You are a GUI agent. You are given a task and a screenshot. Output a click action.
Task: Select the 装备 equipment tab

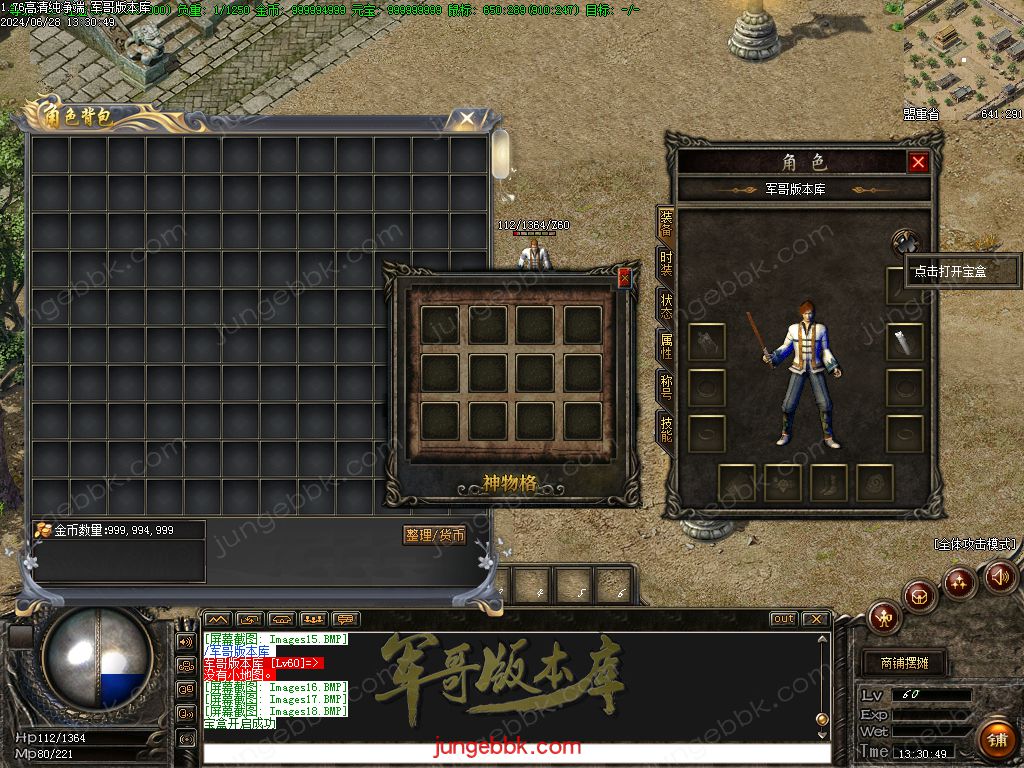(665, 223)
